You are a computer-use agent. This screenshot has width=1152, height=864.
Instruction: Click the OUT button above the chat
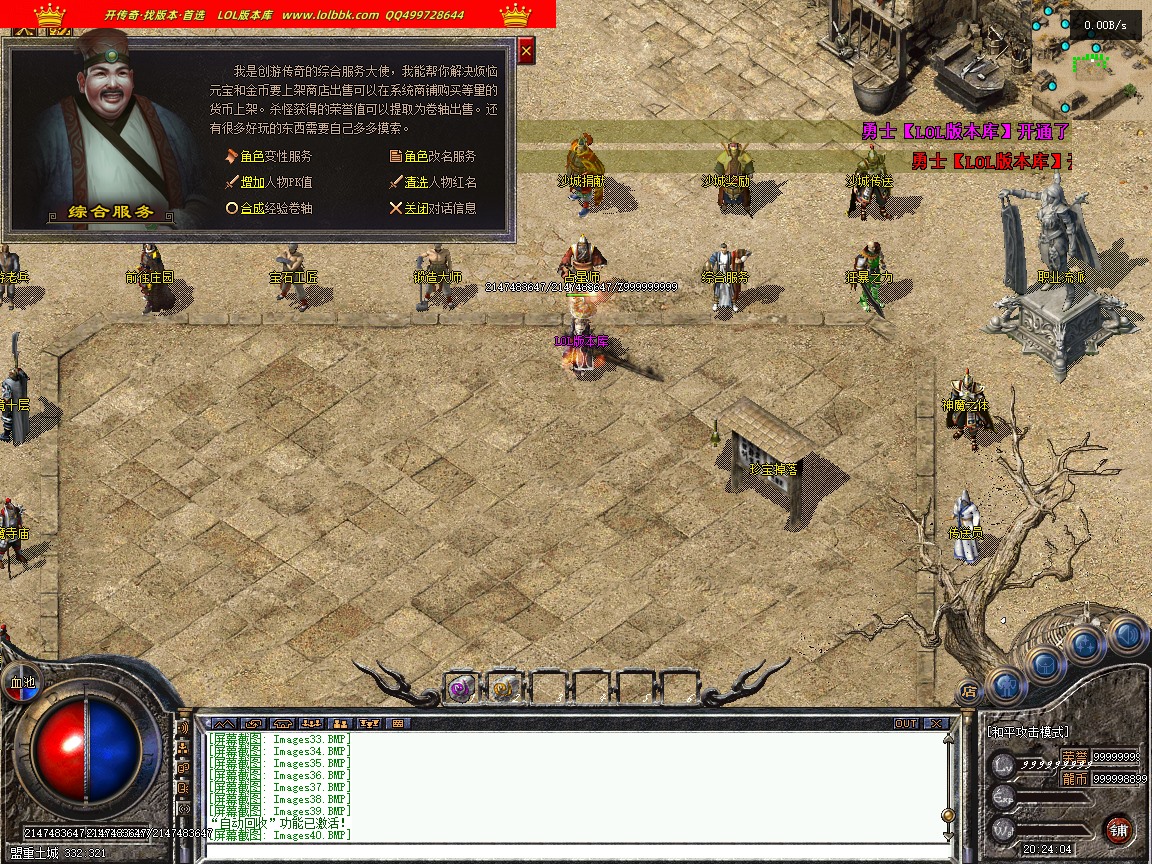click(906, 723)
